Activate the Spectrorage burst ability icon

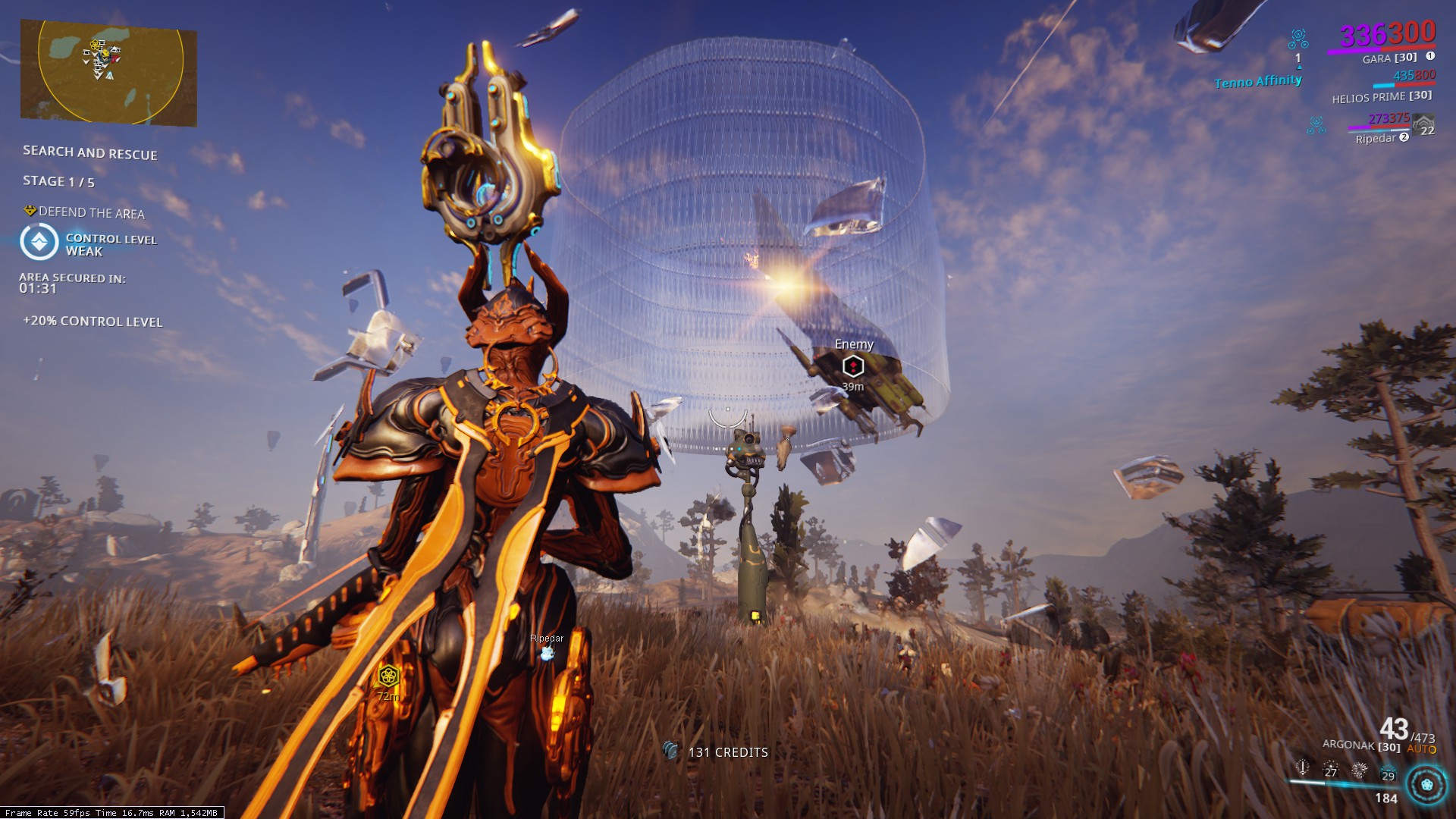(x=1359, y=770)
